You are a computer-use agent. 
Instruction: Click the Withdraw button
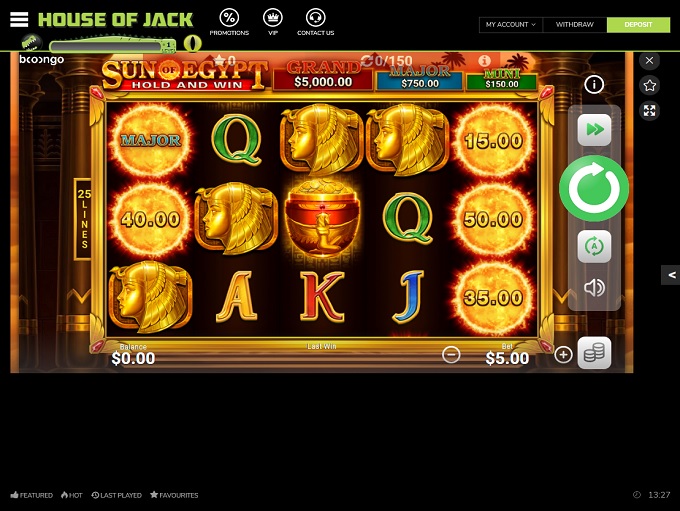574,24
